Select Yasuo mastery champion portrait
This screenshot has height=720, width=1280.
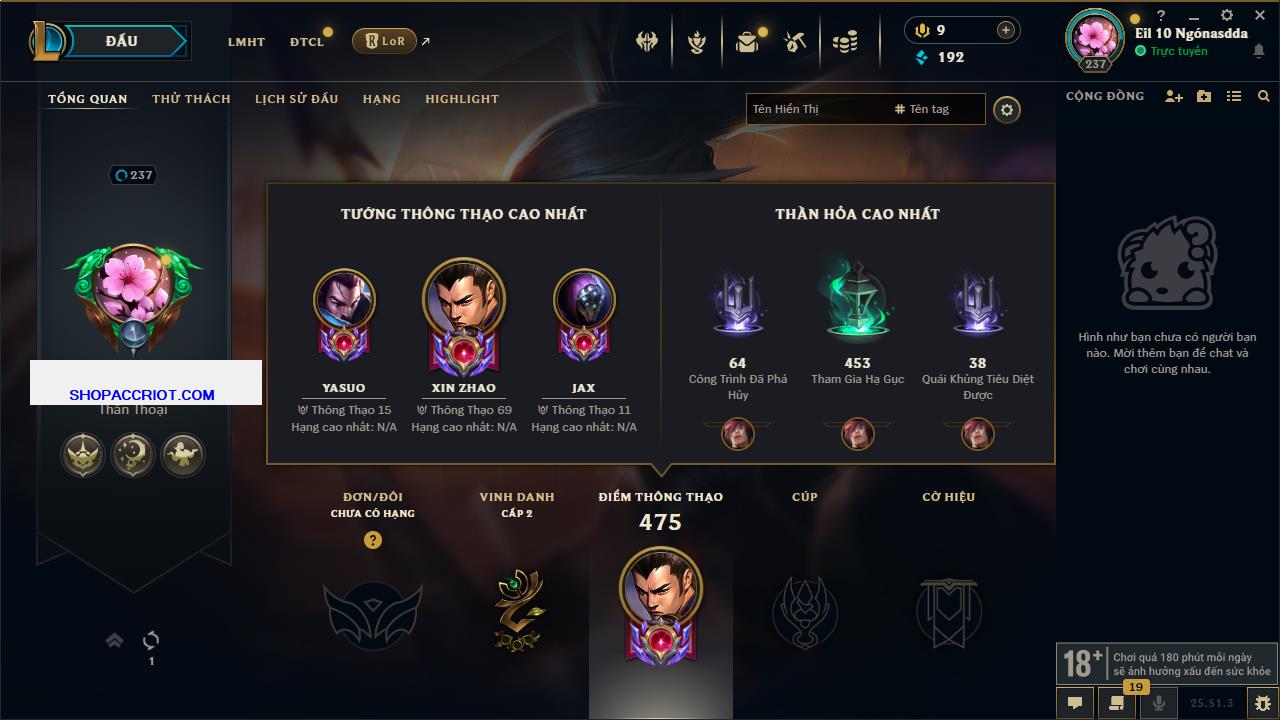[344, 300]
